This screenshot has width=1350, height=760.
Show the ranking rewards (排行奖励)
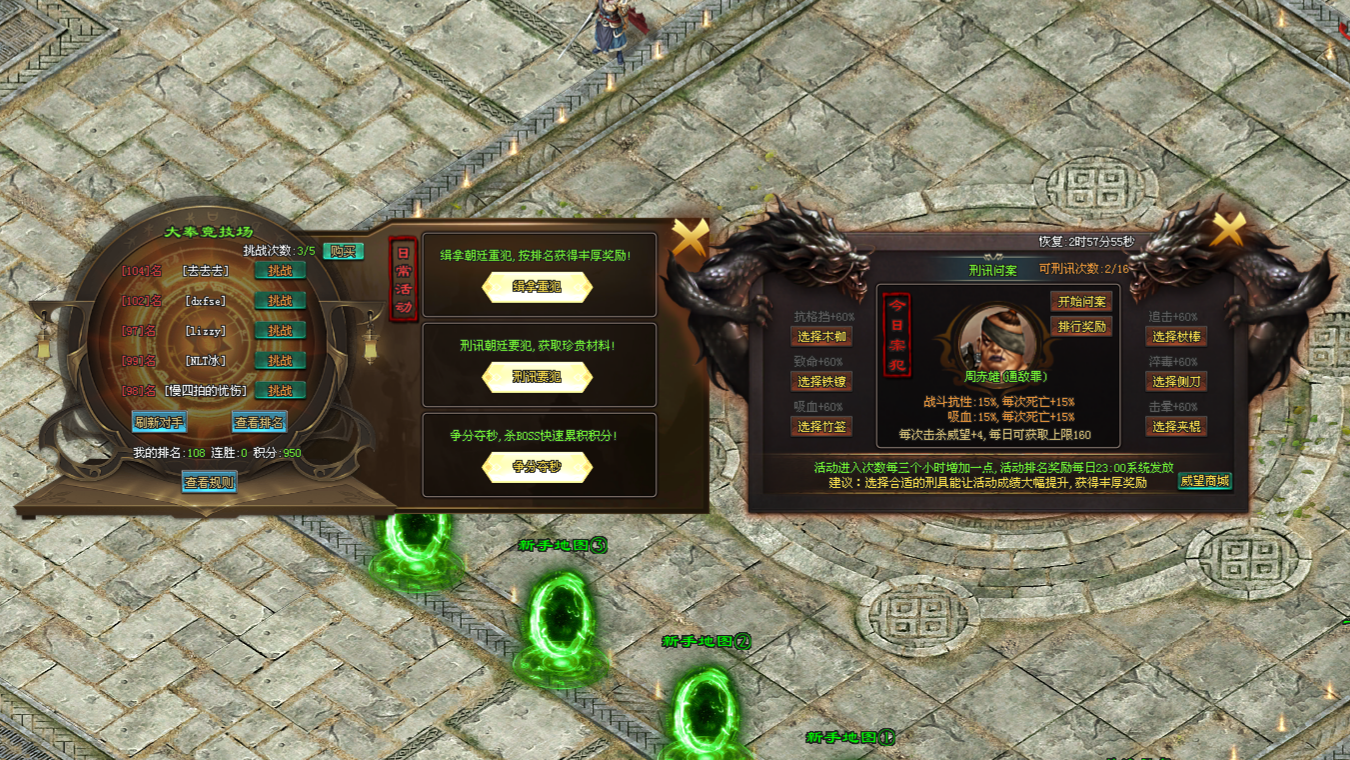(x=1081, y=327)
